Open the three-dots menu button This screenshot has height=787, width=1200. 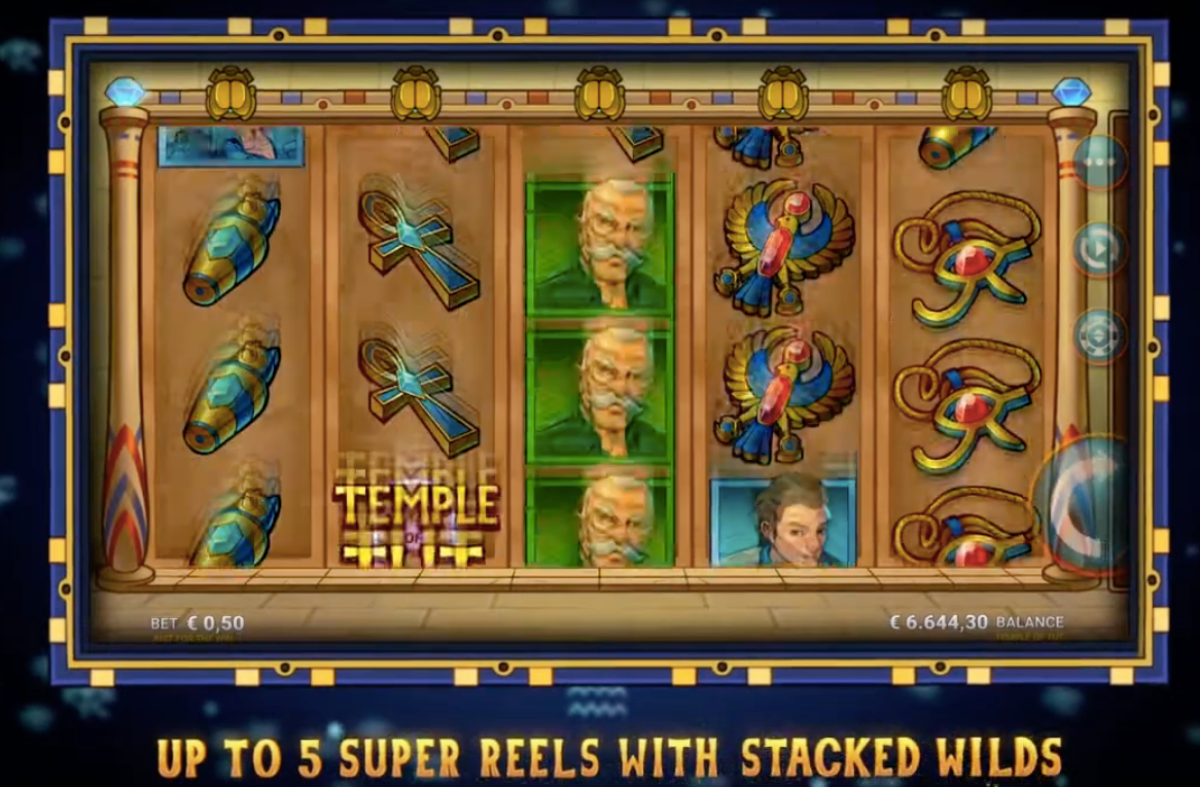1100,160
